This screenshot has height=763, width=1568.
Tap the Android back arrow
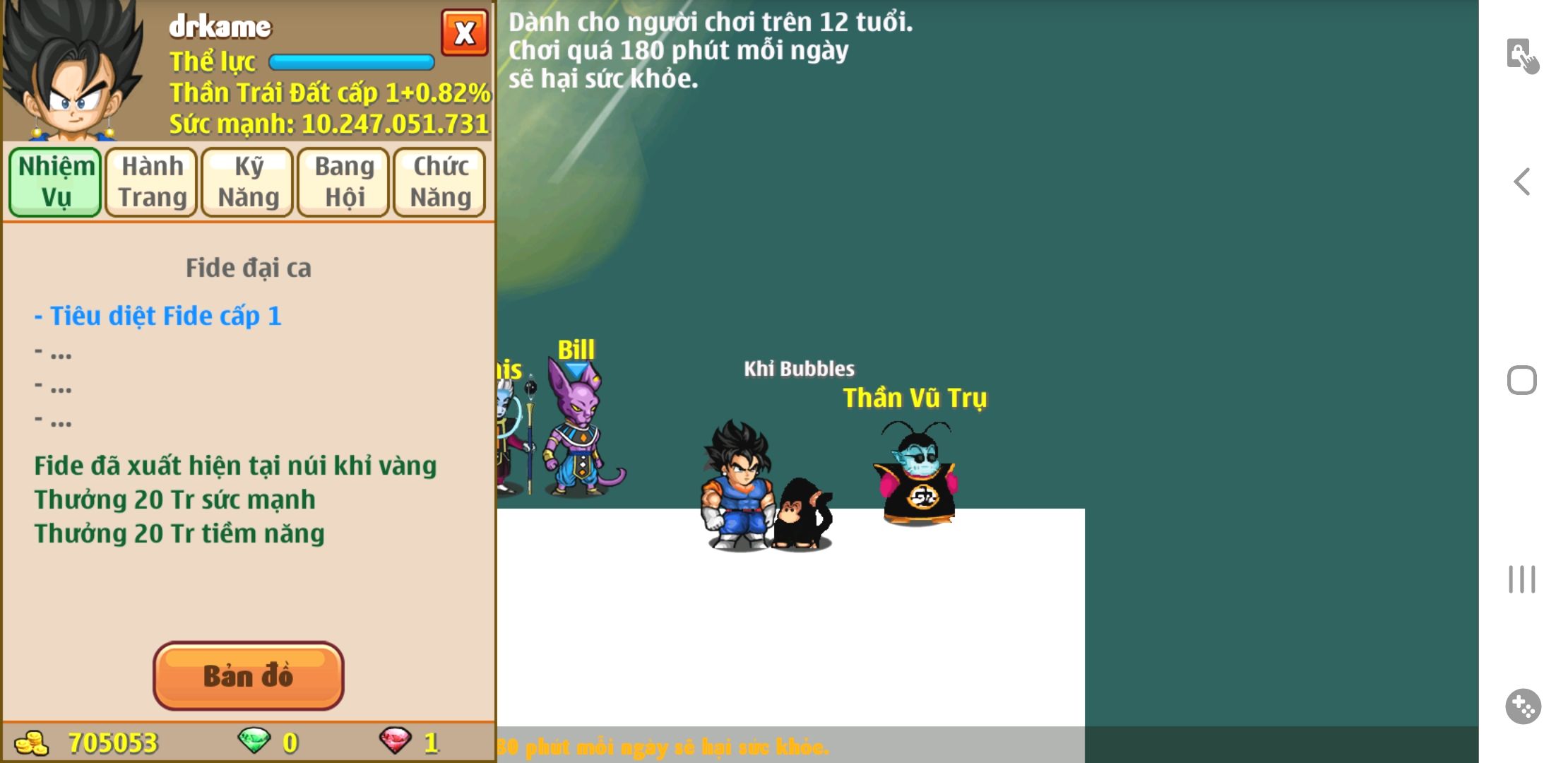click(x=1521, y=182)
